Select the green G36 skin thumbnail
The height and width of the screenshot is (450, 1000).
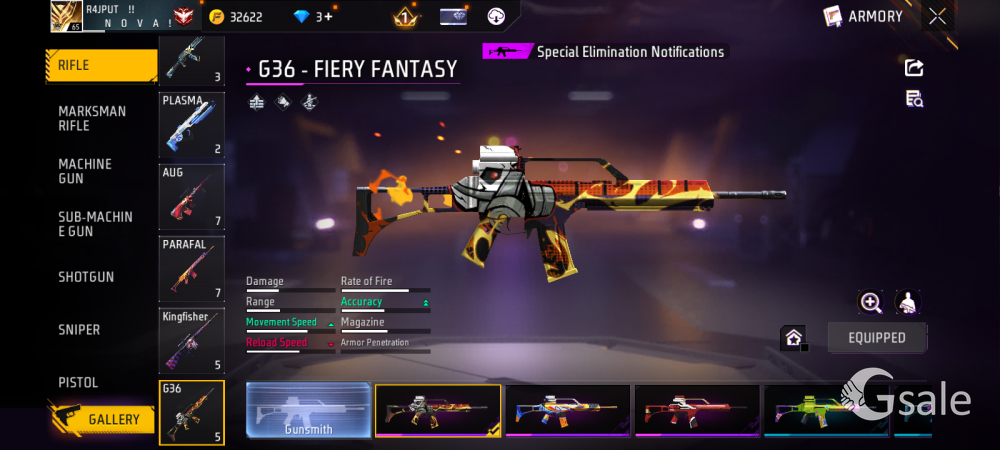[826, 410]
